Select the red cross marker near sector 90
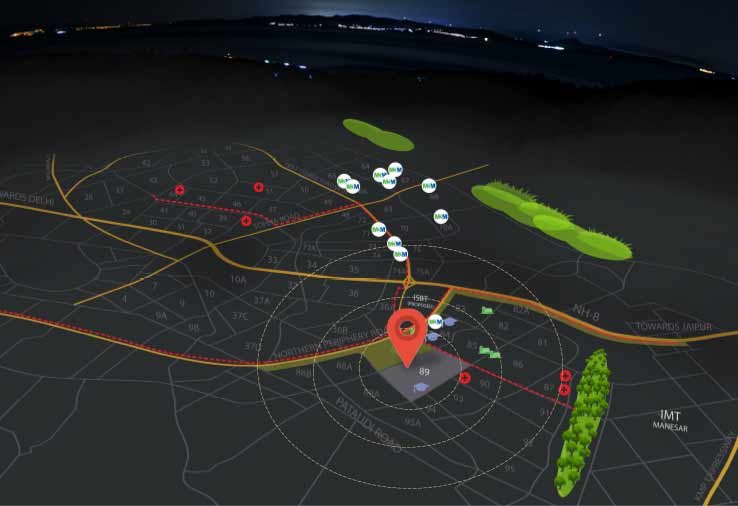This screenshot has width=738, height=506. coord(465,378)
